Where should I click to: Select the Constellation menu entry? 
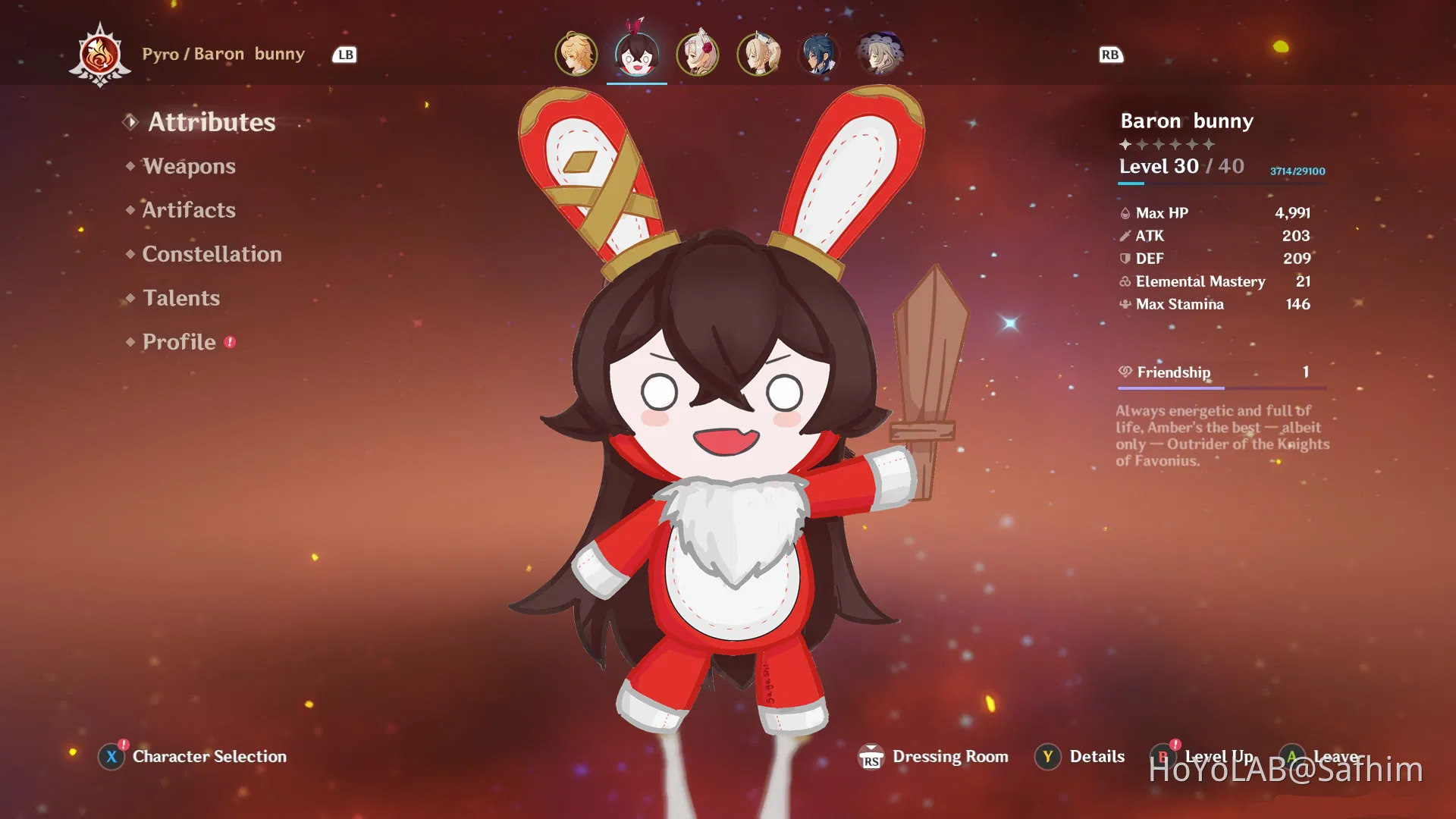point(211,254)
